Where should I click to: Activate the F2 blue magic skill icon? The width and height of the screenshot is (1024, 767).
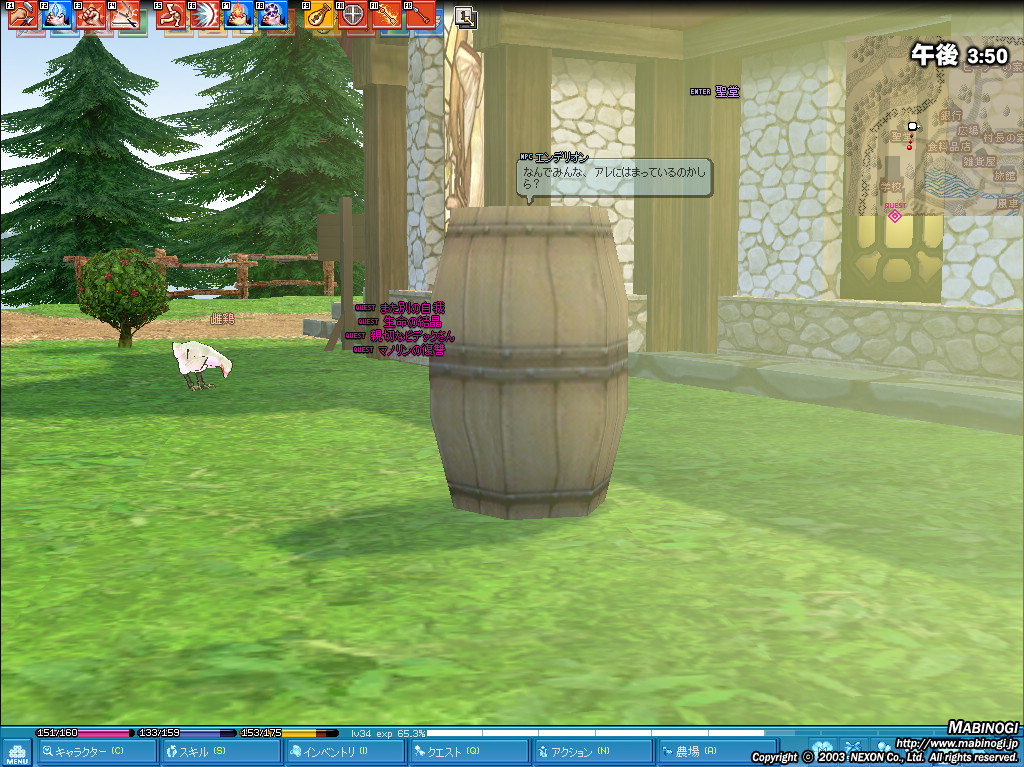pyautogui.click(x=56, y=15)
